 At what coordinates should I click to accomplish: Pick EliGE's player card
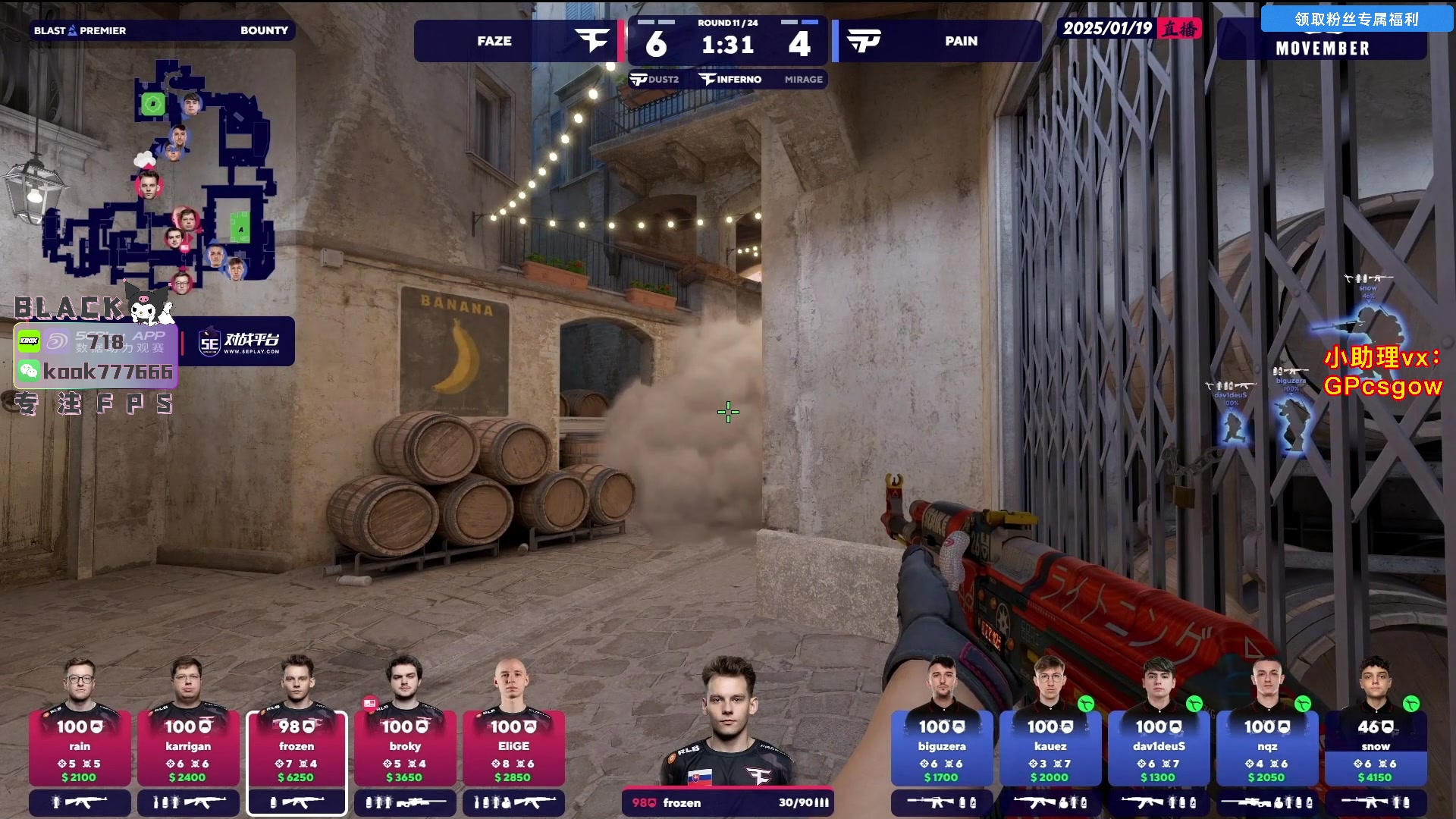click(x=513, y=748)
